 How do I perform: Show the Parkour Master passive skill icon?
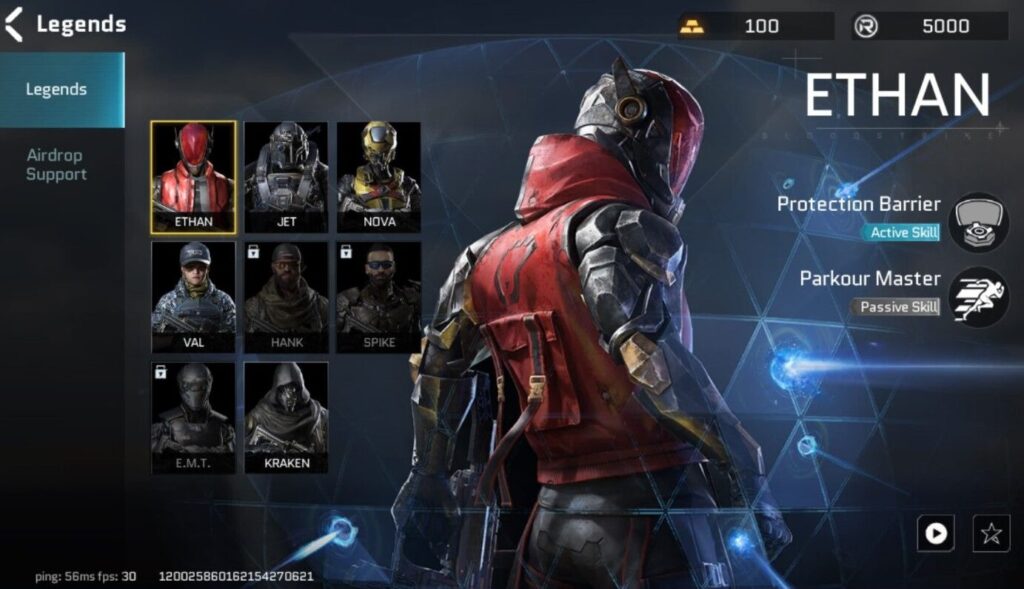tap(978, 296)
